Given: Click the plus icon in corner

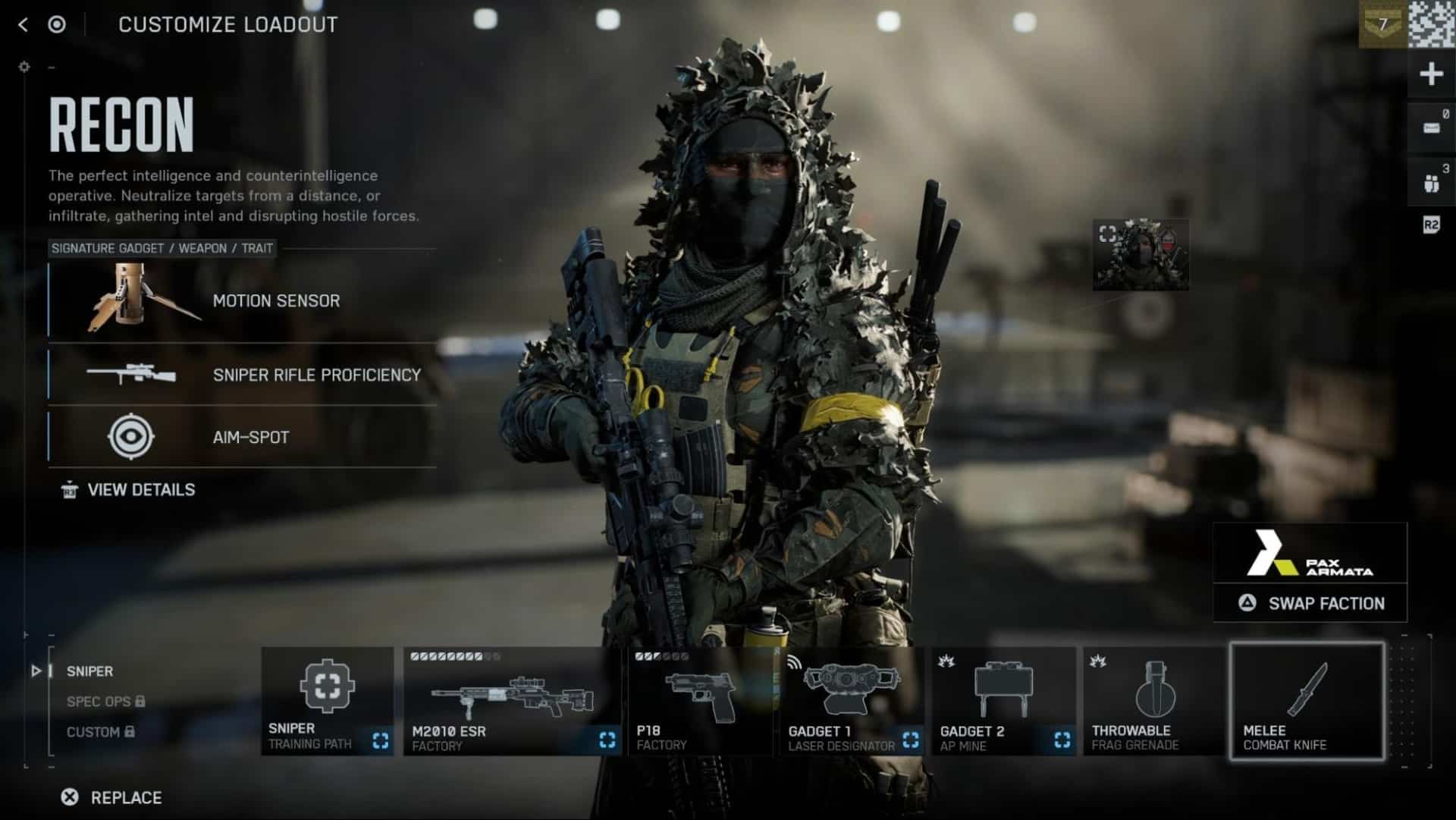Looking at the screenshot, I should [x=1431, y=74].
